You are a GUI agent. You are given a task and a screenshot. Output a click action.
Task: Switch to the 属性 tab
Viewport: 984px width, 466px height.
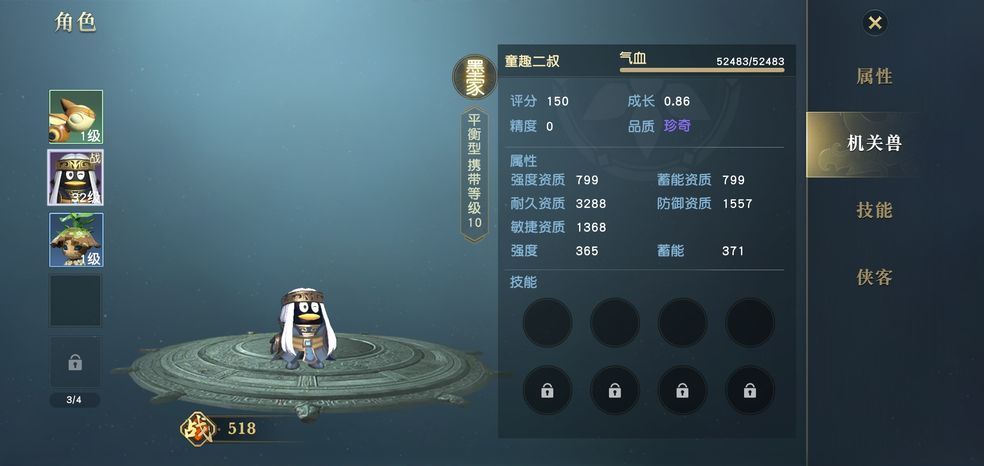point(874,77)
